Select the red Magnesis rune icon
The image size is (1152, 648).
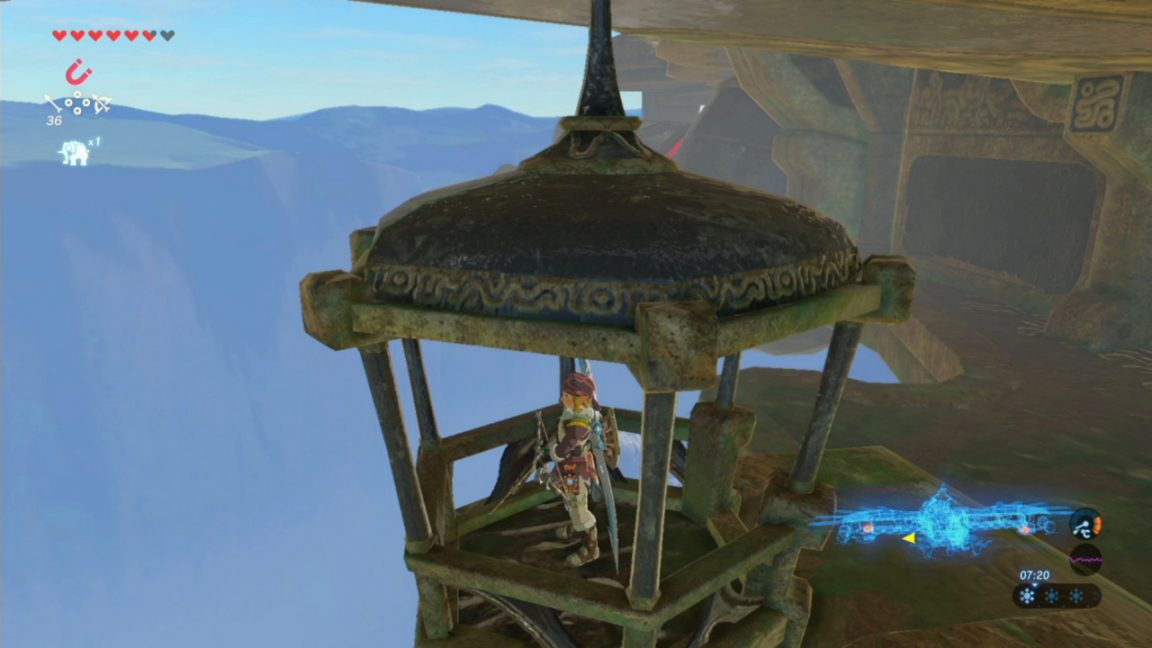click(76, 72)
